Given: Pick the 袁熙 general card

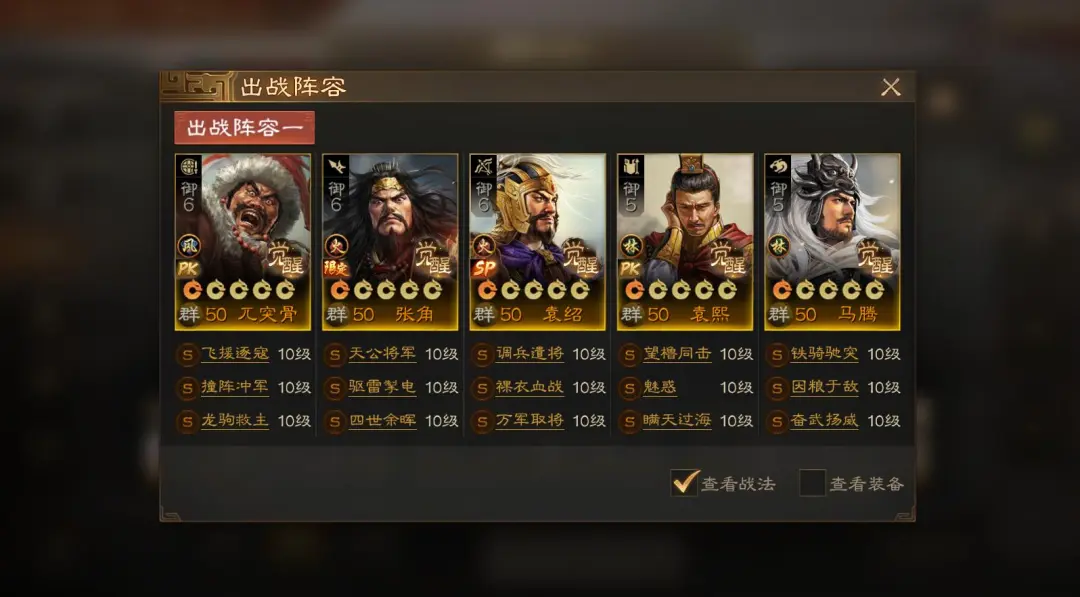Looking at the screenshot, I should coord(685,241).
